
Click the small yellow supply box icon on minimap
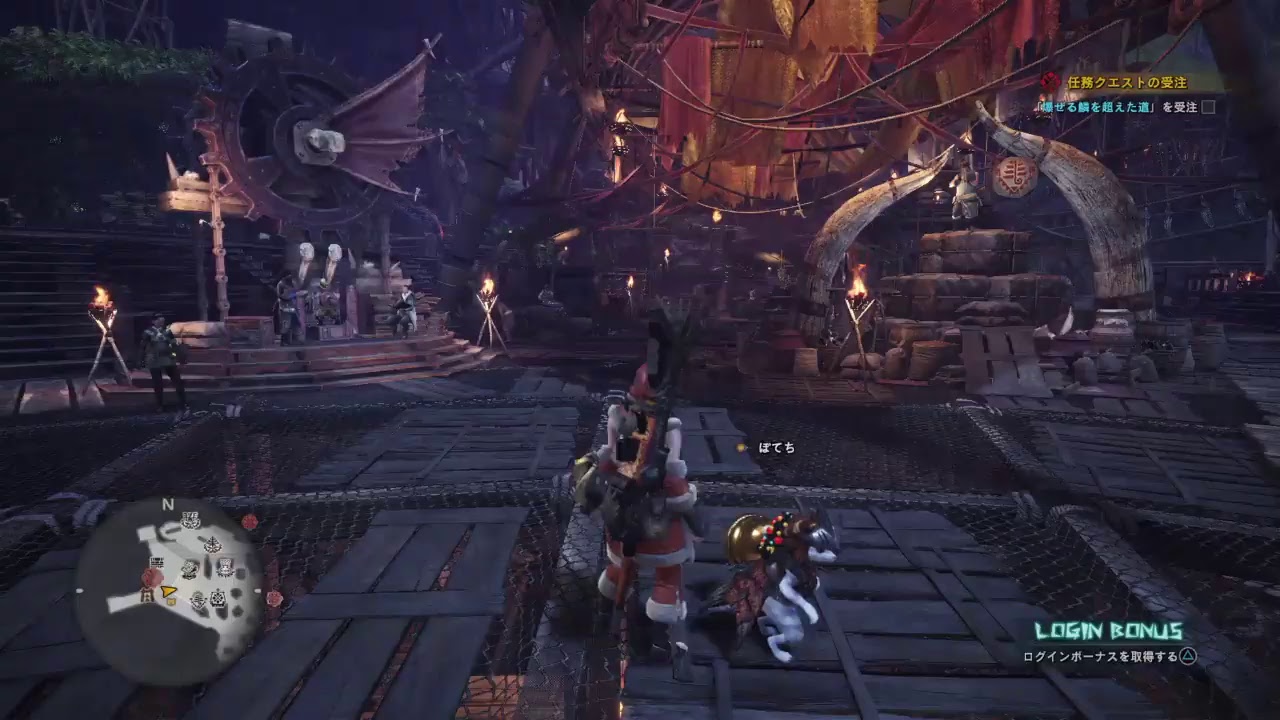(x=170, y=602)
